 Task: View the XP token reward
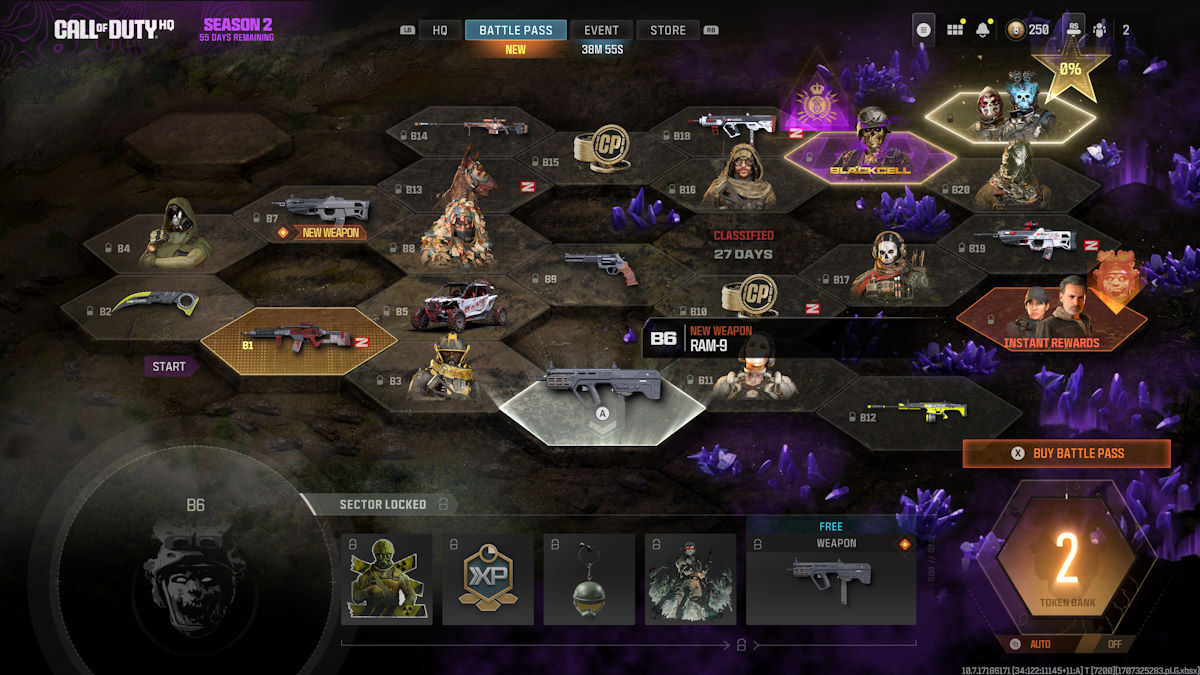tap(488, 578)
